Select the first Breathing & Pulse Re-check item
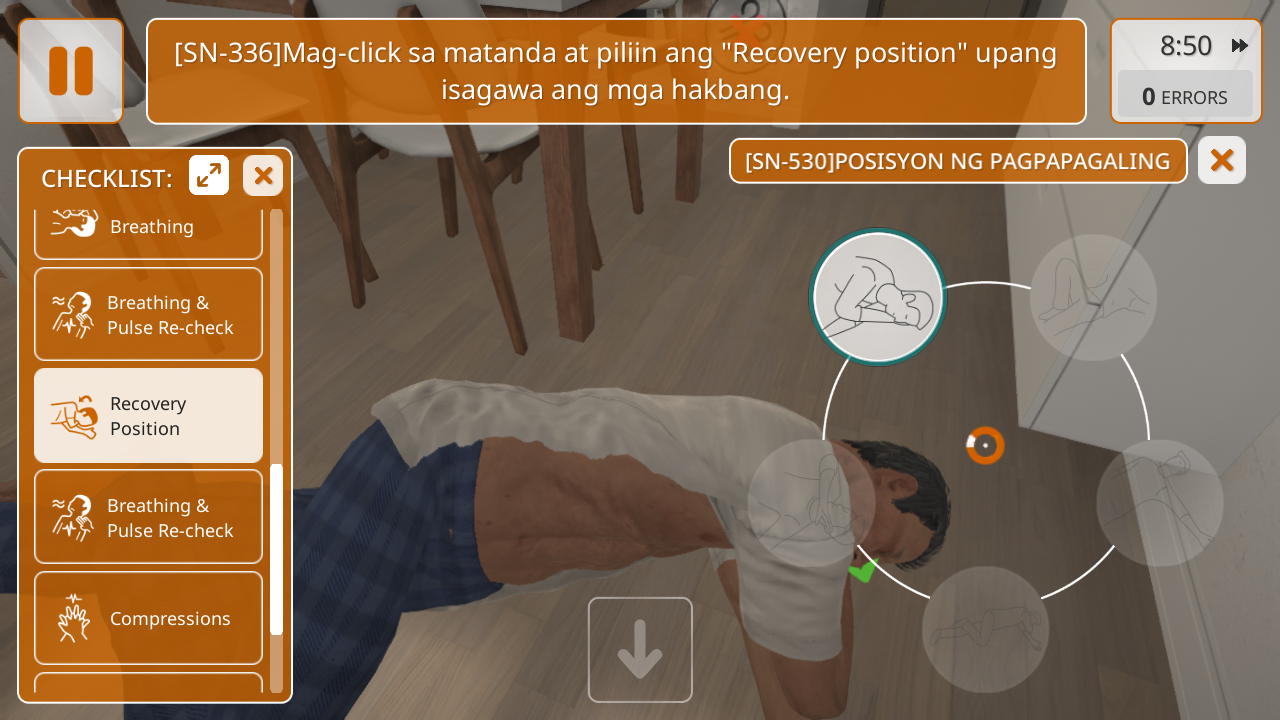The height and width of the screenshot is (720, 1280). tap(149, 314)
